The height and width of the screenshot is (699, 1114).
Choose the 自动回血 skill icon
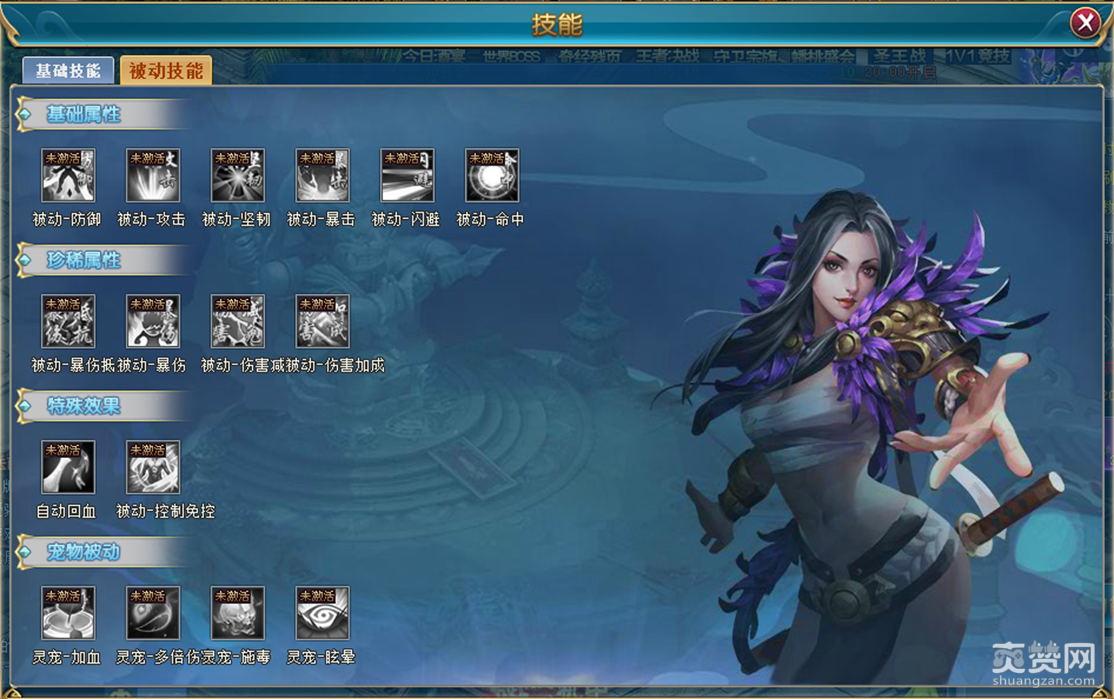[x=68, y=468]
